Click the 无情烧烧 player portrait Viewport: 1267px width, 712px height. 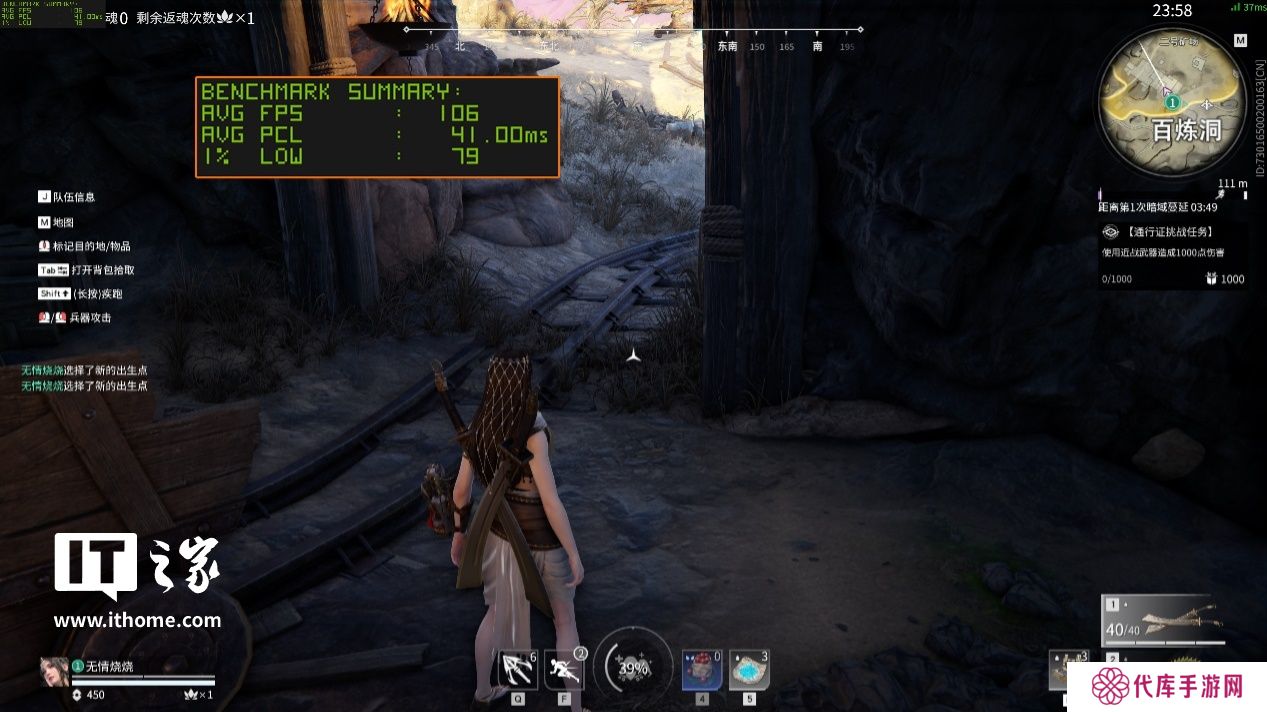[54, 669]
